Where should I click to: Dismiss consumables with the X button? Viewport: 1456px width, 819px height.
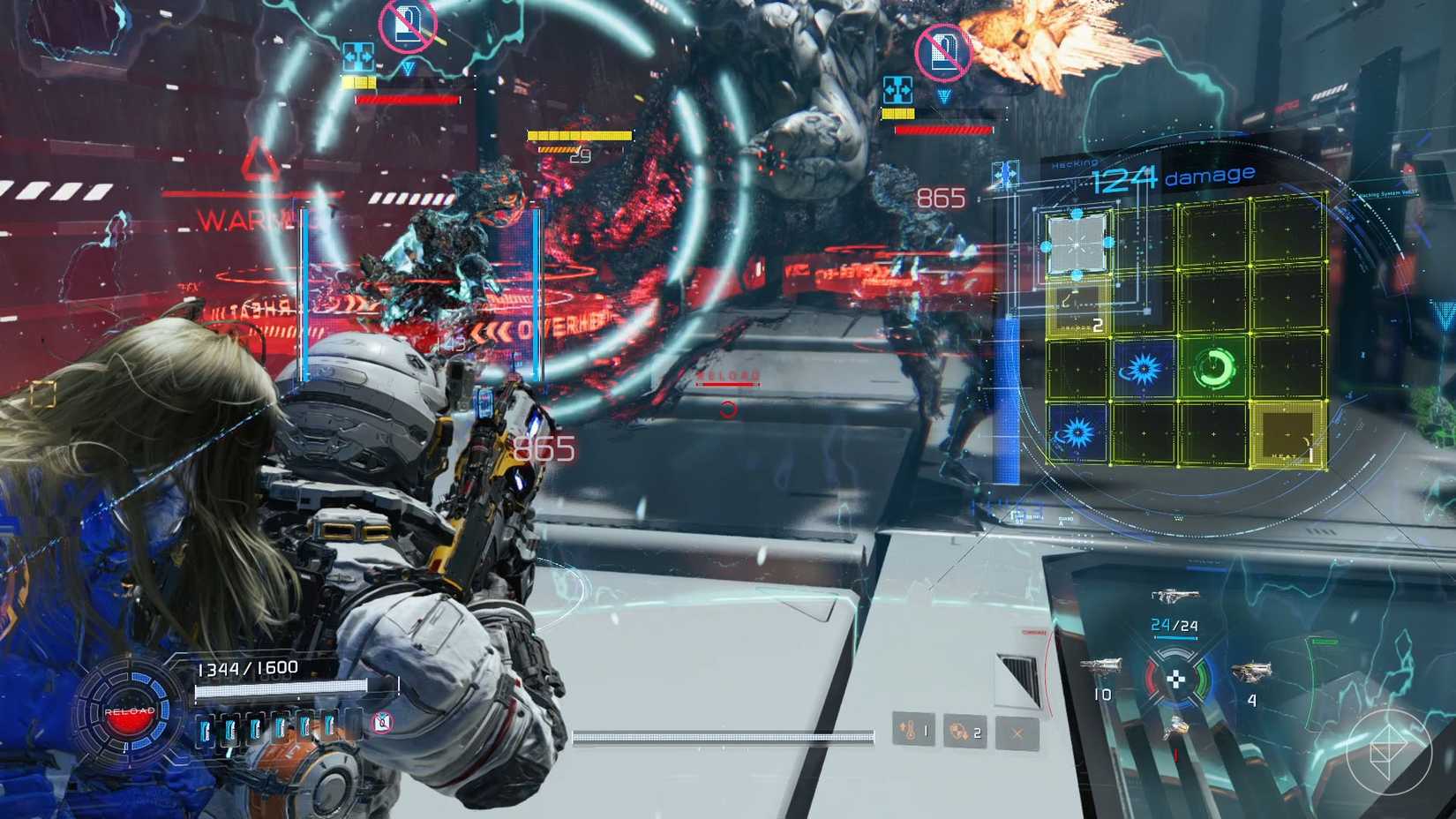point(1017,733)
